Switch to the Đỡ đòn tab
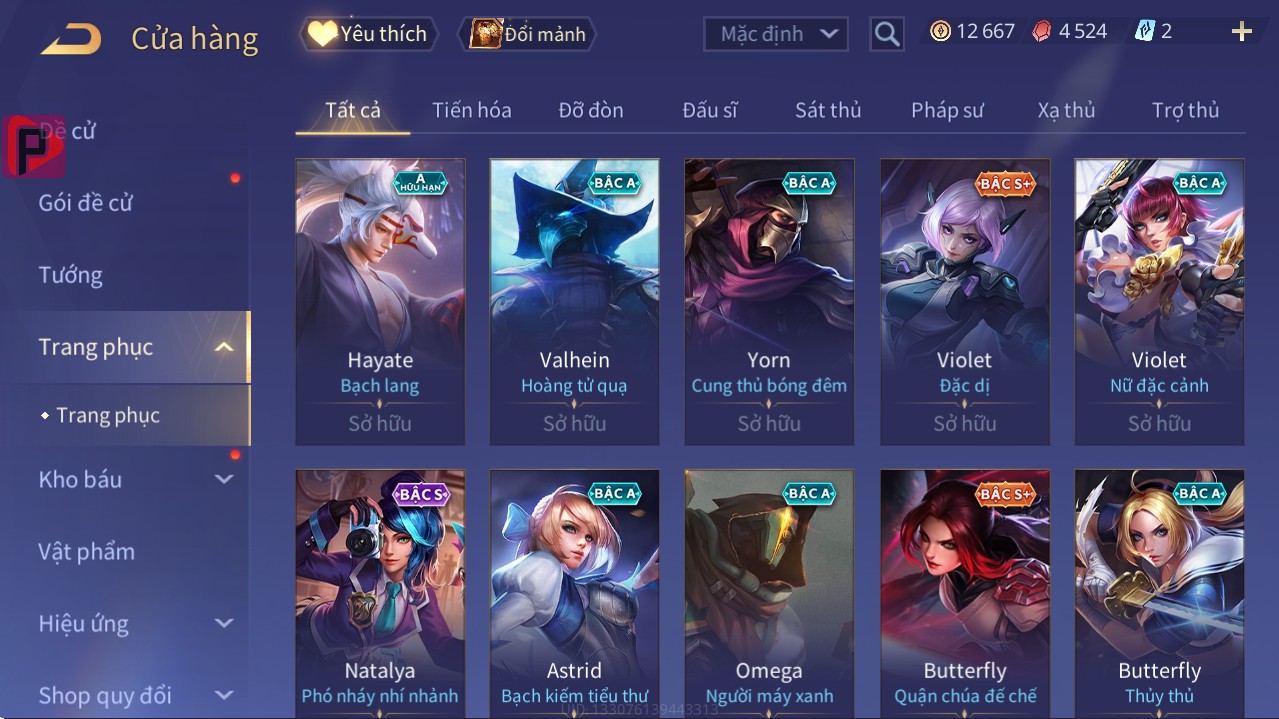This screenshot has height=719, width=1279. tap(590, 110)
